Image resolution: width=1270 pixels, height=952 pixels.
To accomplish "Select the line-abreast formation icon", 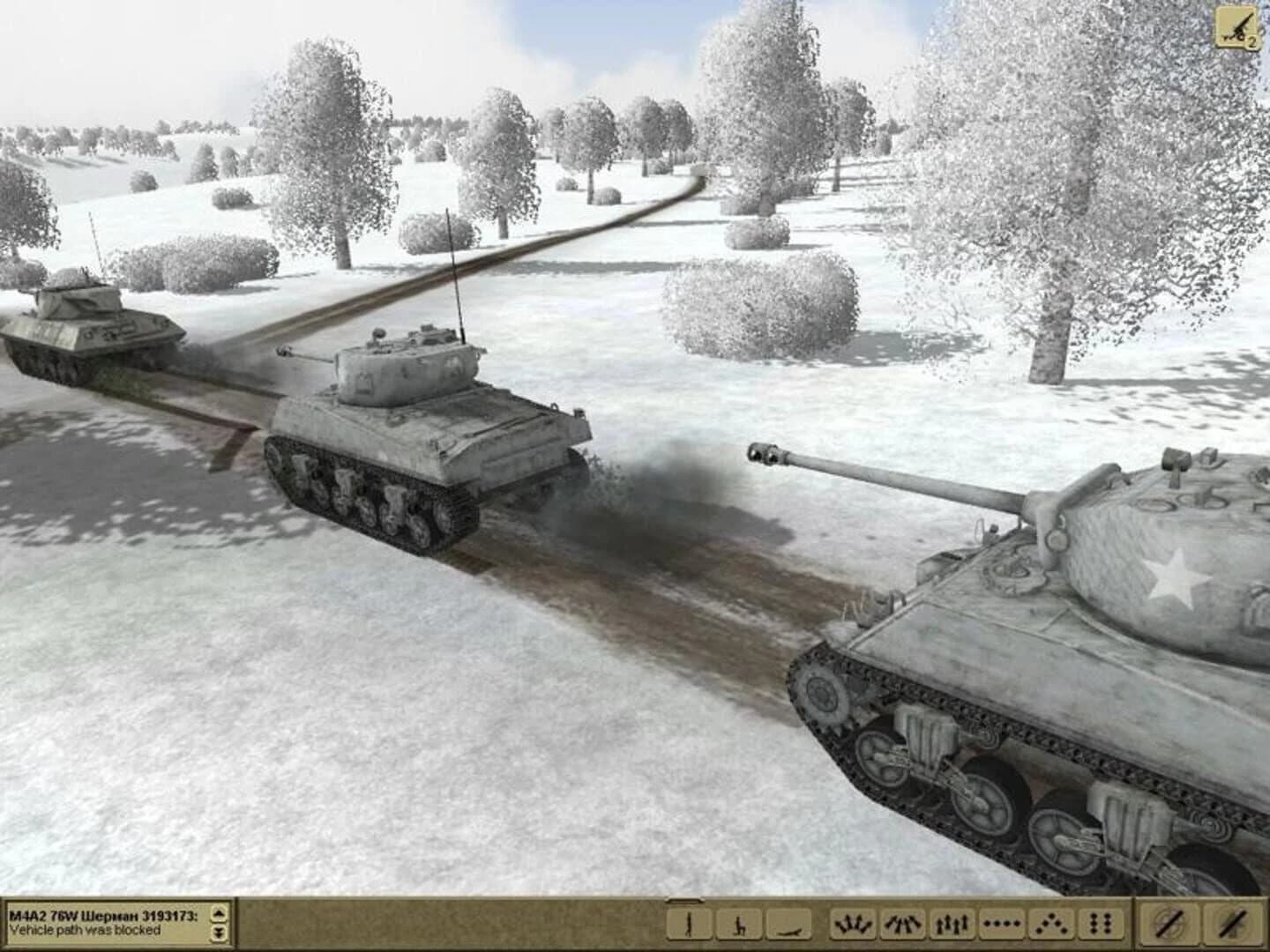I will pos(951,926).
